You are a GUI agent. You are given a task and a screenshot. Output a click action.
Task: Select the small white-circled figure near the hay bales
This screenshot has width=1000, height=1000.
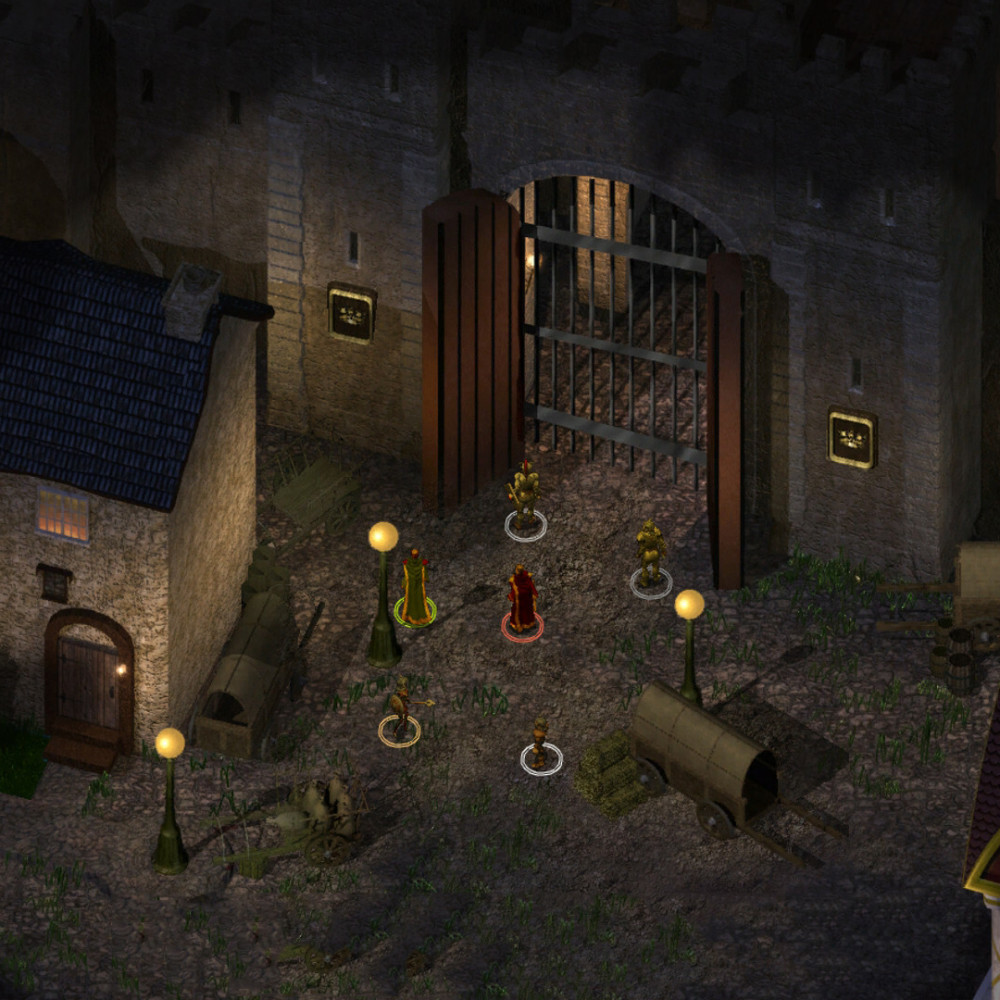coord(540,745)
